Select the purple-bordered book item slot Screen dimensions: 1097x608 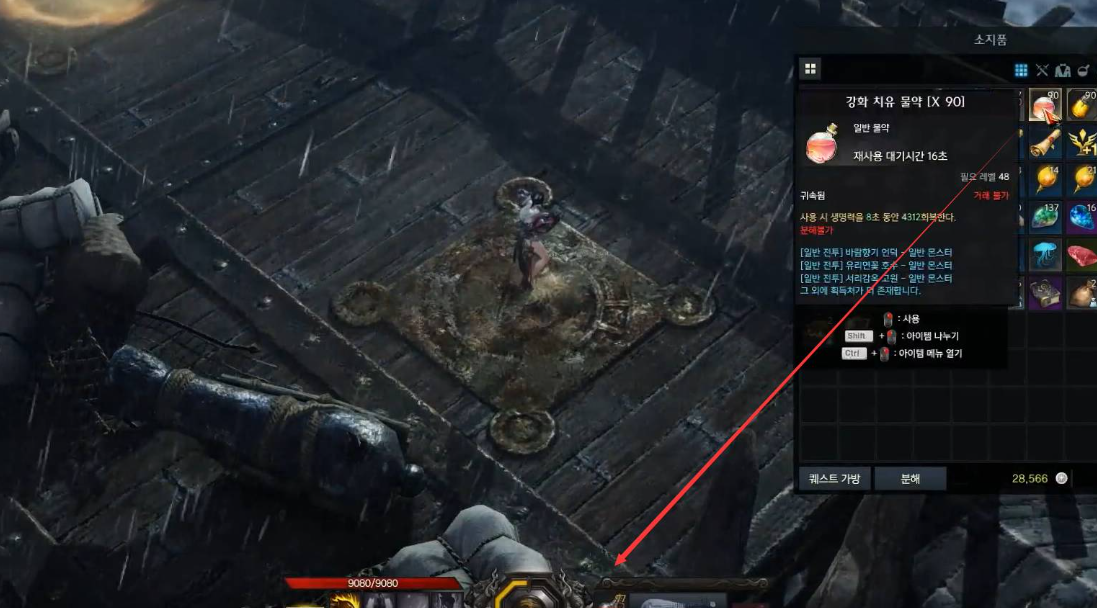point(1044,292)
